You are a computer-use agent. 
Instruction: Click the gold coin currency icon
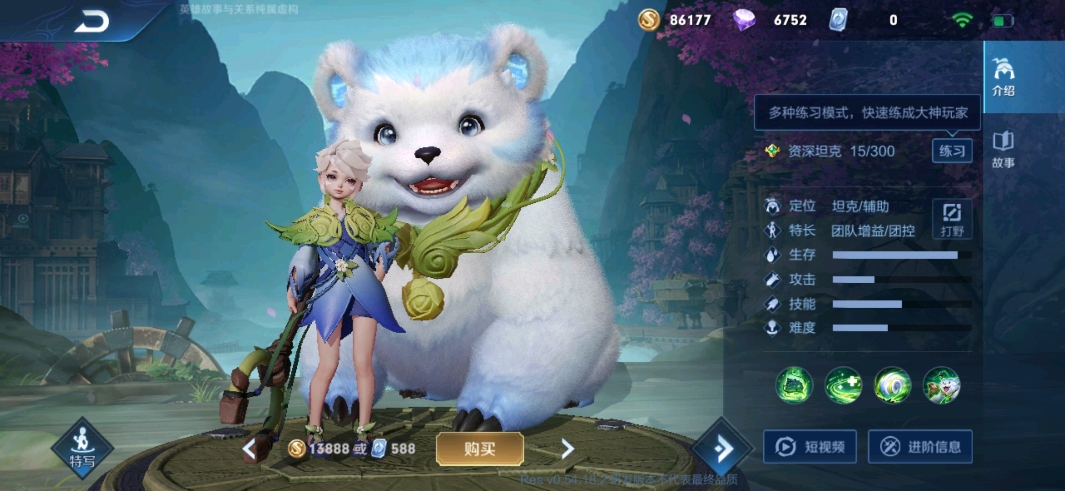point(649,20)
